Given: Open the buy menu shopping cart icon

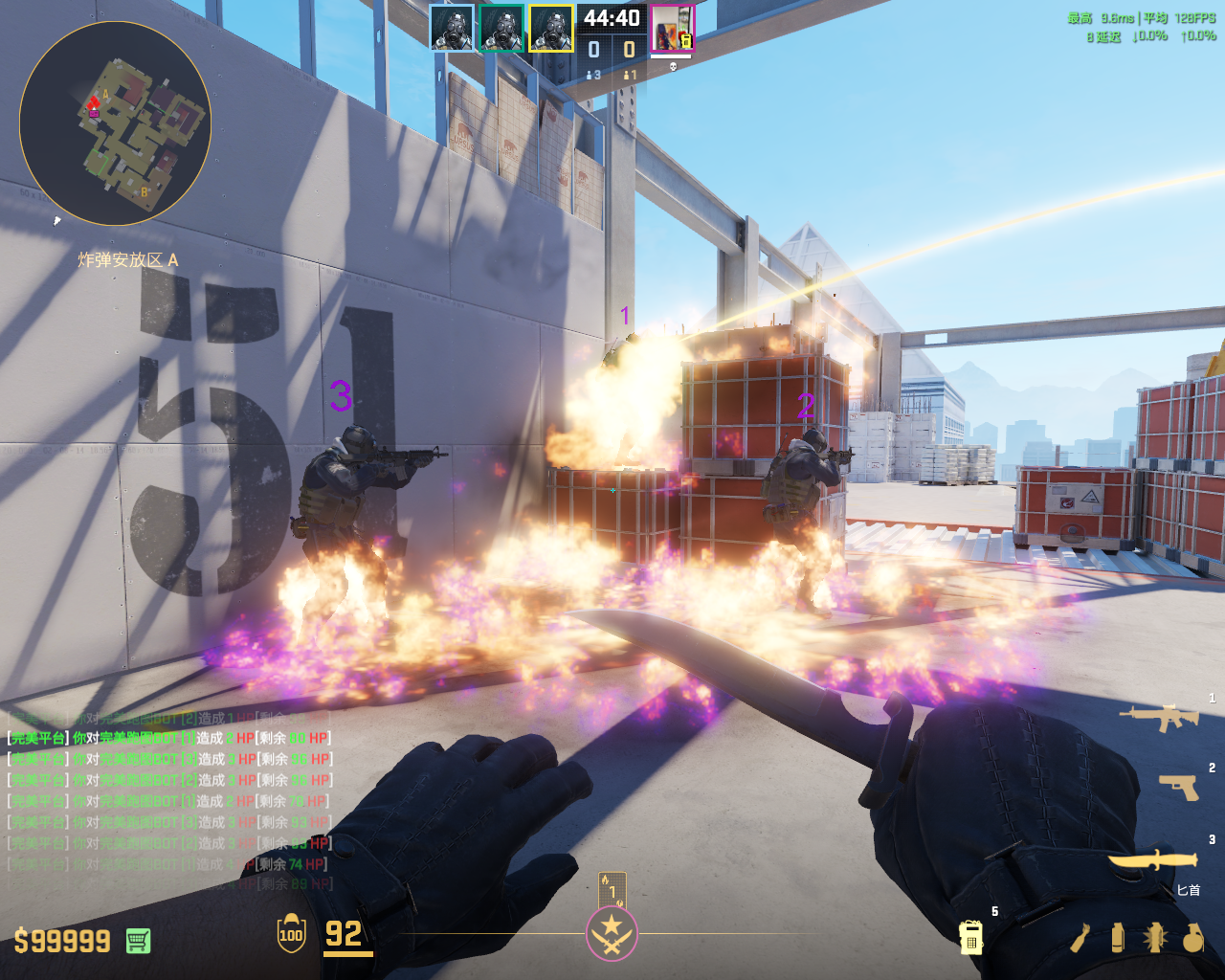Looking at the screenshot, I should tap(138, 941).
